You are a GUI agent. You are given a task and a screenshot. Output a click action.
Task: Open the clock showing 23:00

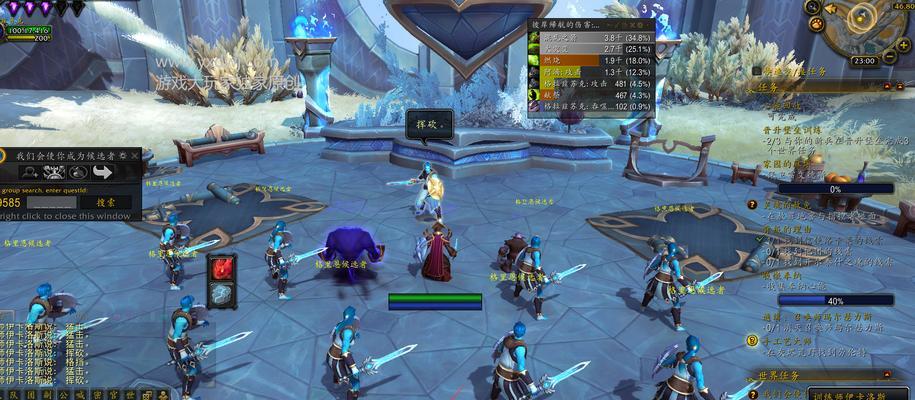[865, 61]
